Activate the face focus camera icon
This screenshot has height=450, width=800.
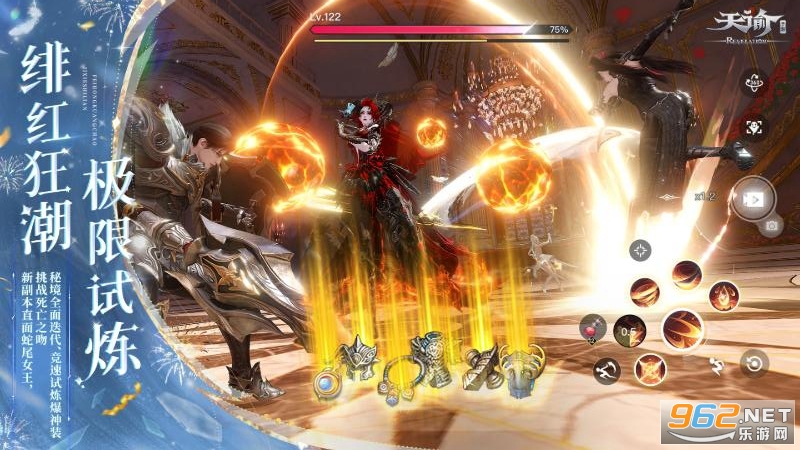(x=753, y=128)
